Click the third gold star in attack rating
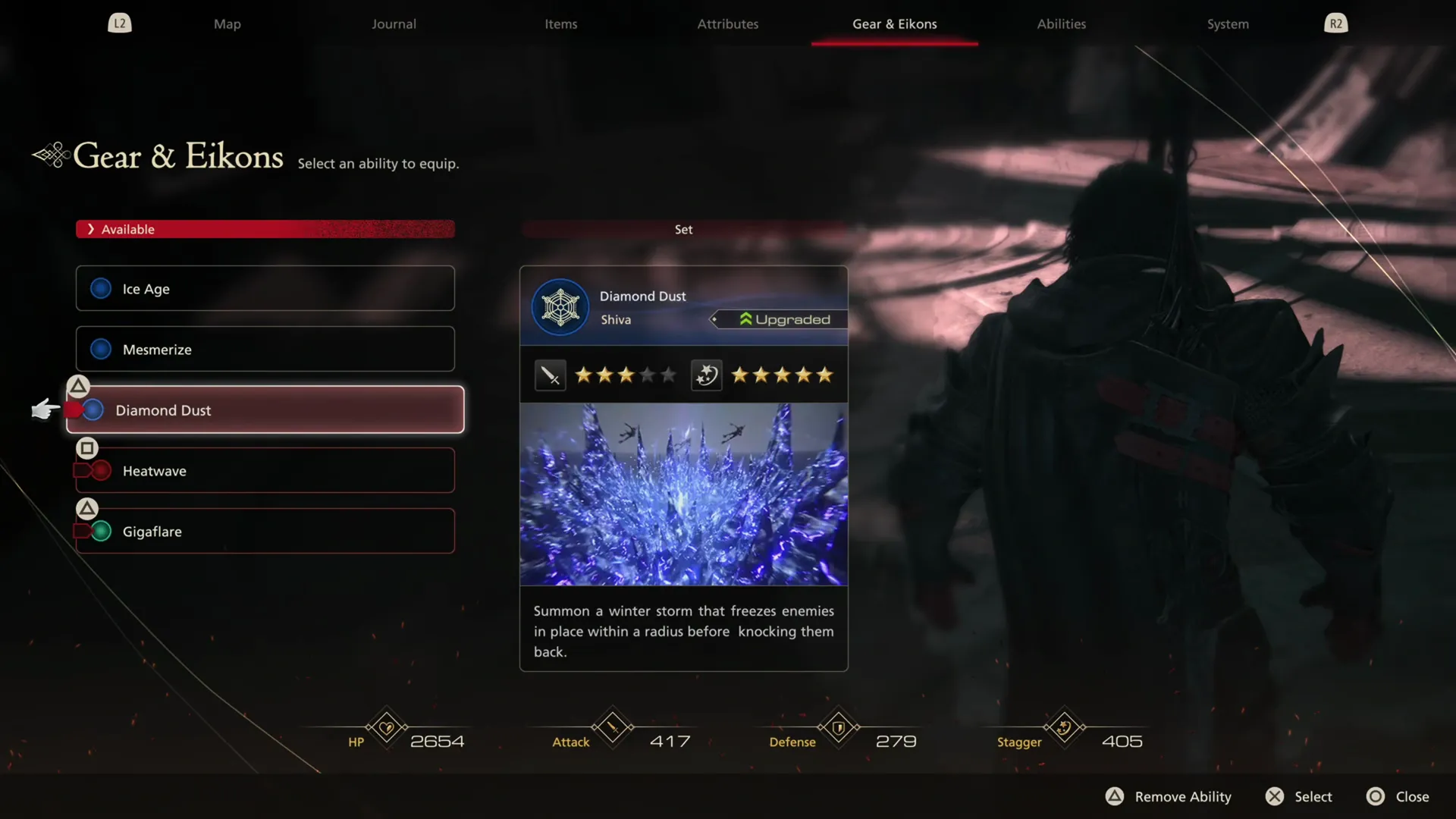The image size is (1456, 819). 625,375
